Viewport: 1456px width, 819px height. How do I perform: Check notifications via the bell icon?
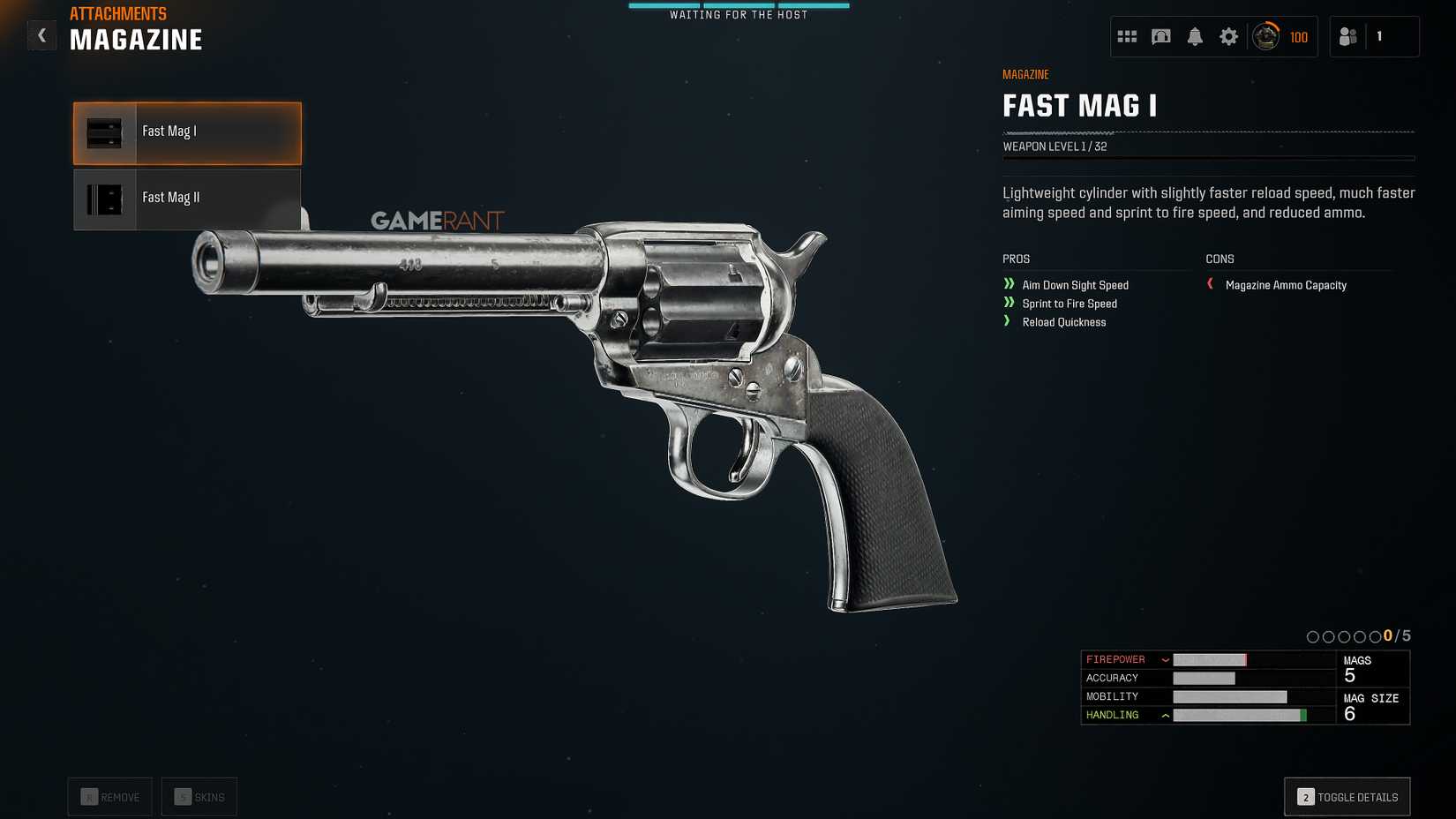[x=1196, y=36]
